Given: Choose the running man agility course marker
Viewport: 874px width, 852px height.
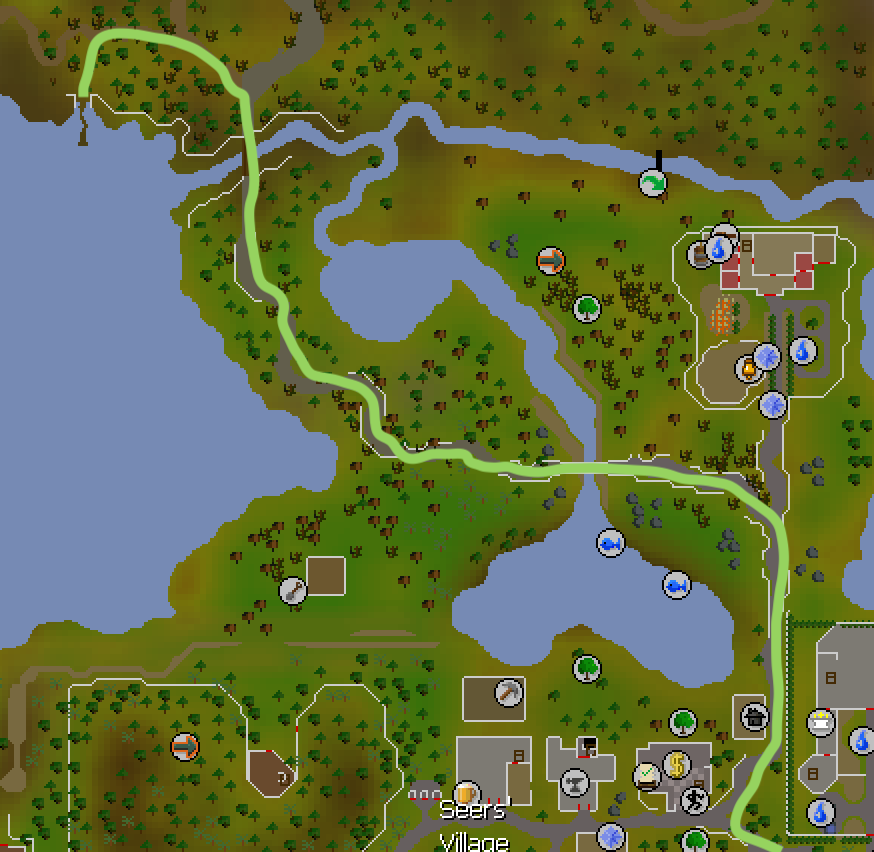Looking at the screenshot, I should click(x=694, y=799).
